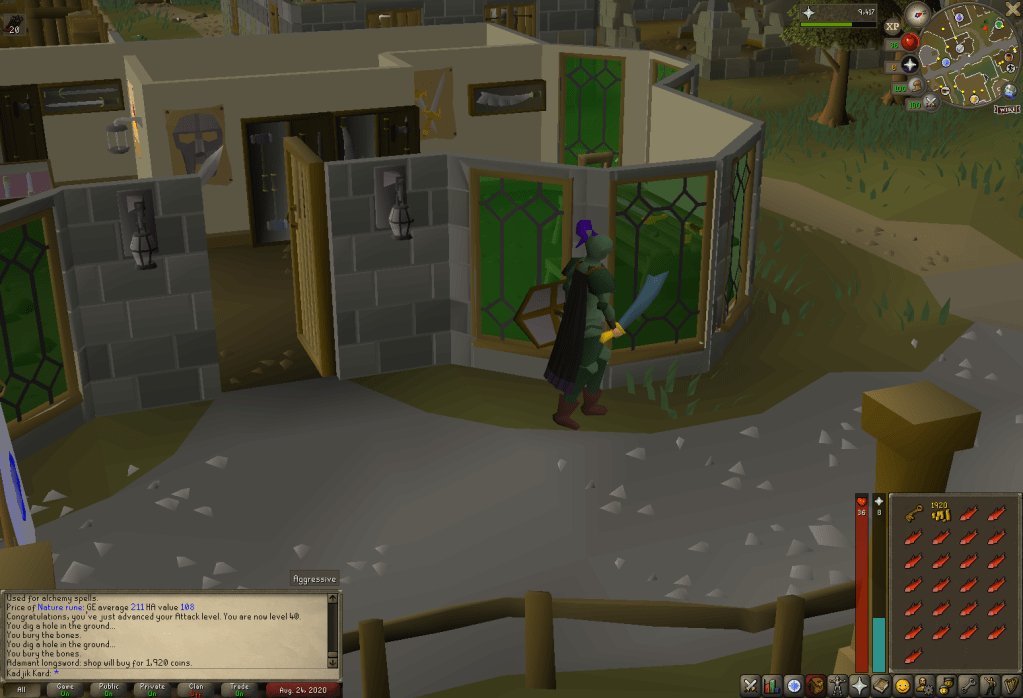Screen dimensions: 1023x698
Task: Click the special attack orb
Action: tap(932, 101)
